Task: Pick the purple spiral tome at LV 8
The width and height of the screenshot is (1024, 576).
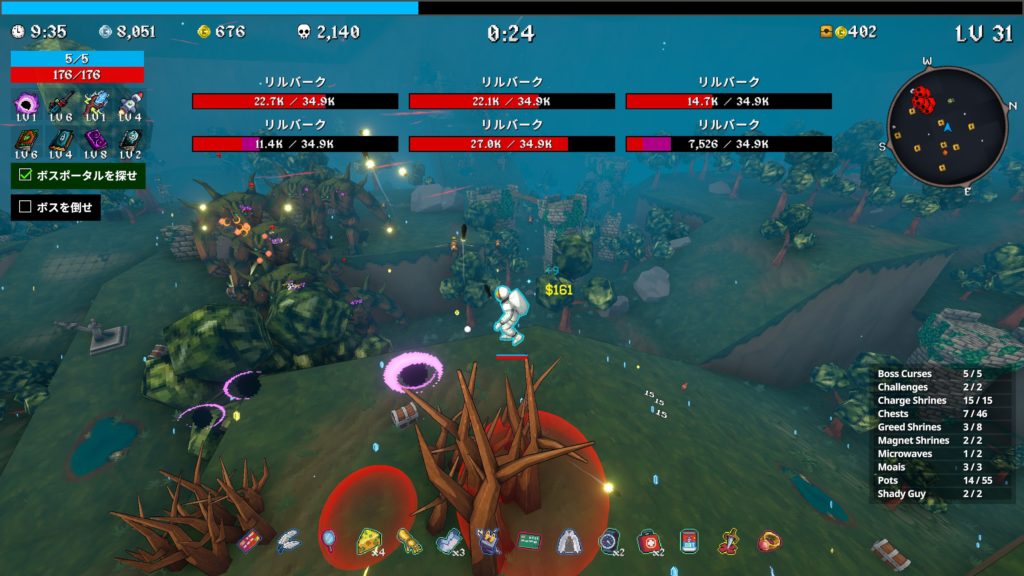Action: pyautogui.click(x=96, y=141)
